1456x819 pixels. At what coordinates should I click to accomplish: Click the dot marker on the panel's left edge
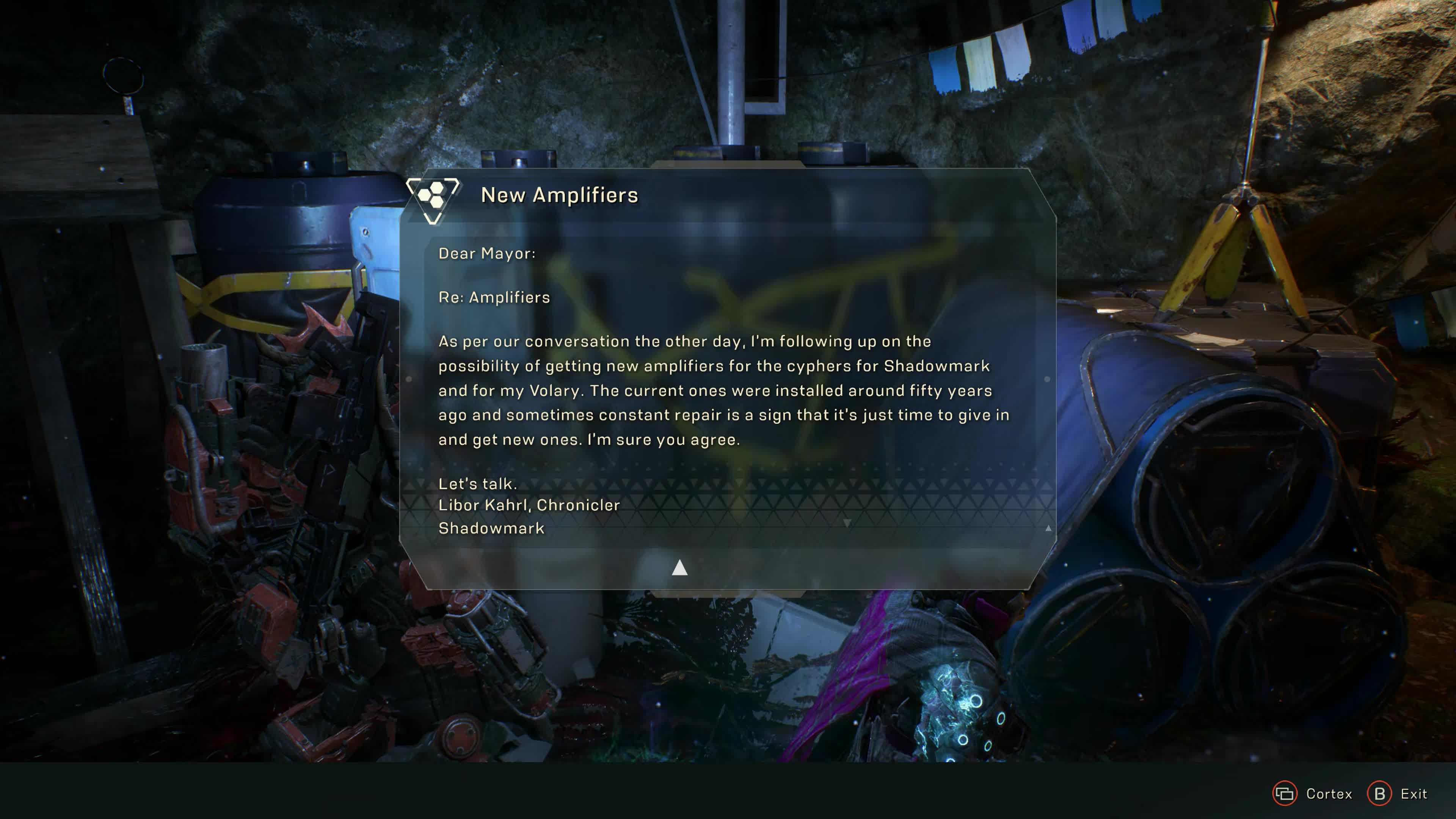click(x=409, y=379)
